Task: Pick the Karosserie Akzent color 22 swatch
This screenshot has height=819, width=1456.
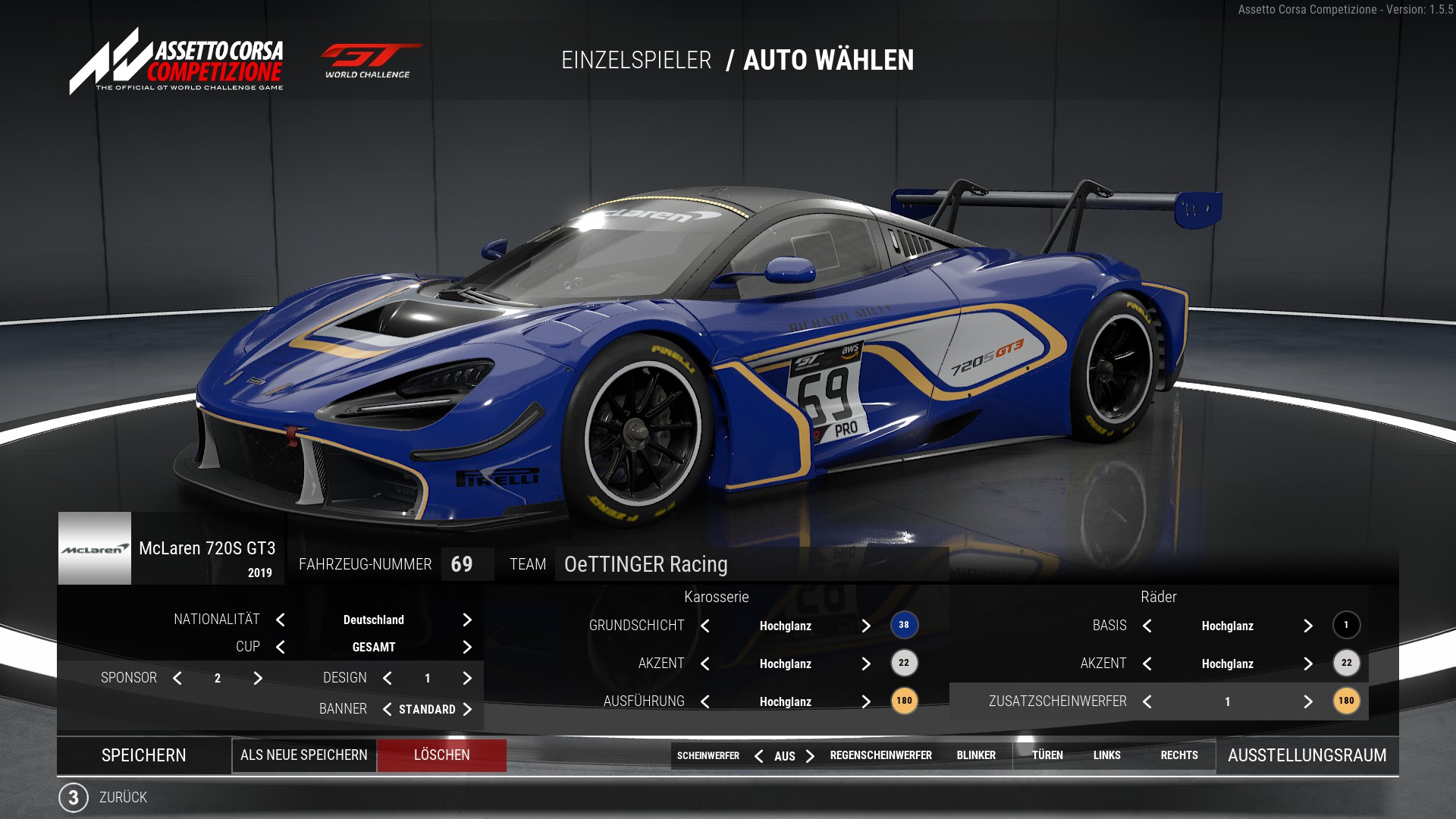Action: click(x=904, y=663)
